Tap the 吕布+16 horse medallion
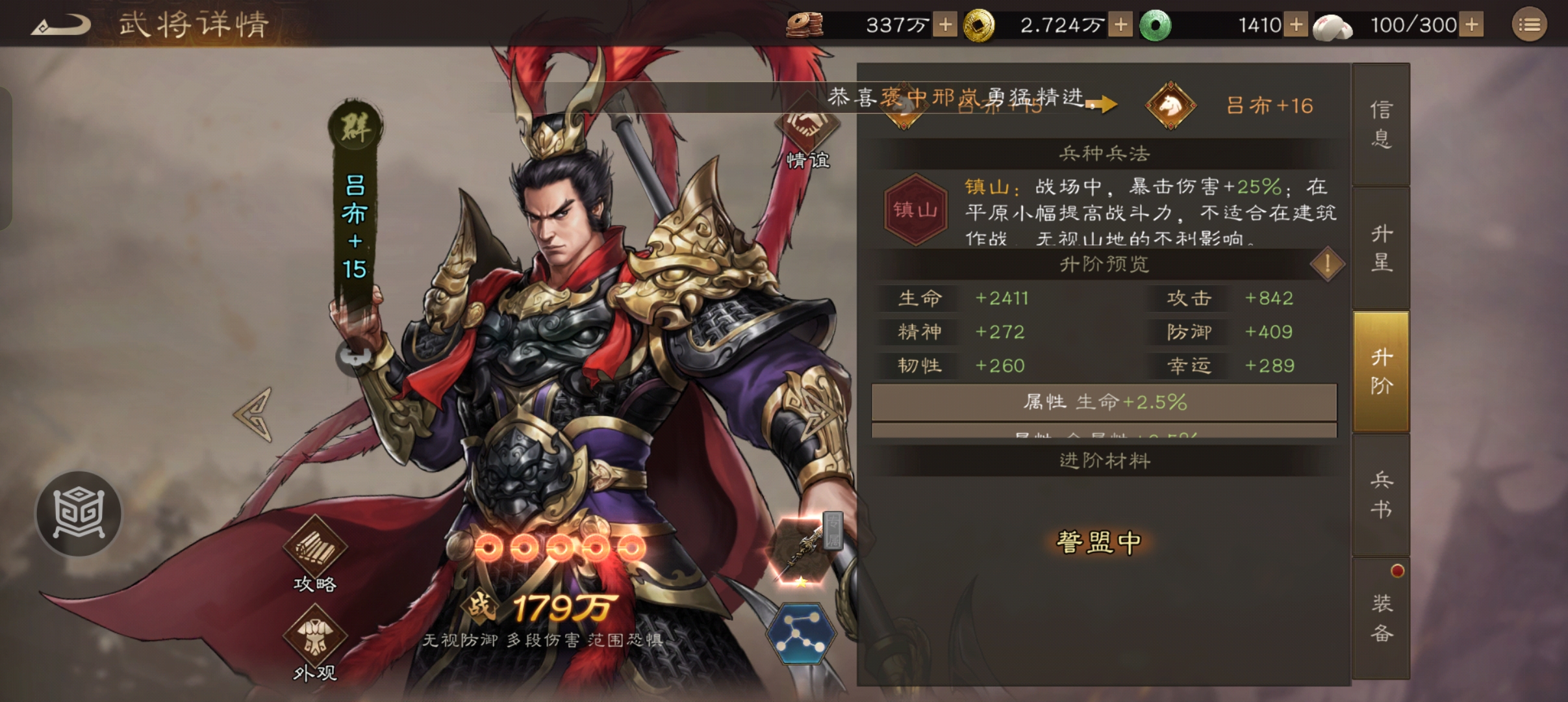The width and height of the screenshot is (1568, 702). tap(1170, 105)
